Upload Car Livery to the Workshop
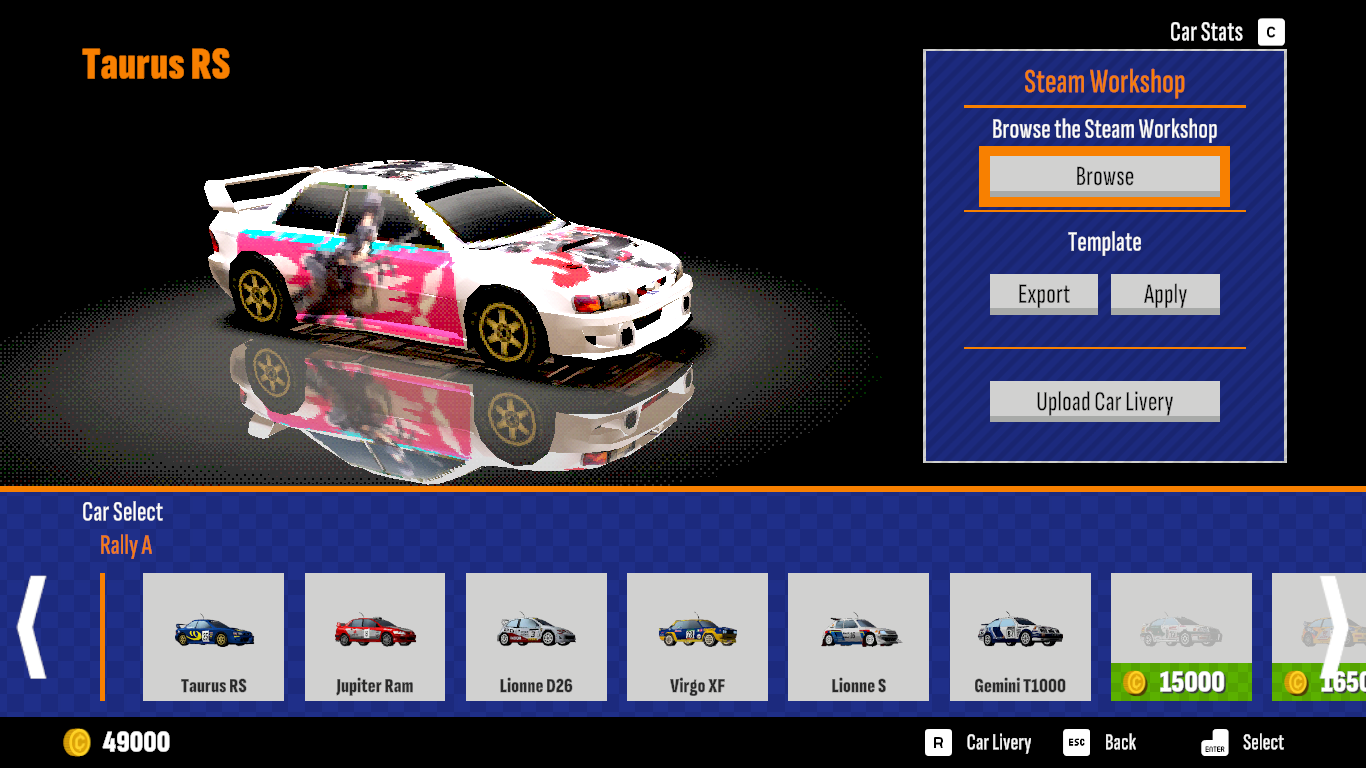1366x768 pixels. [1104, 401]
